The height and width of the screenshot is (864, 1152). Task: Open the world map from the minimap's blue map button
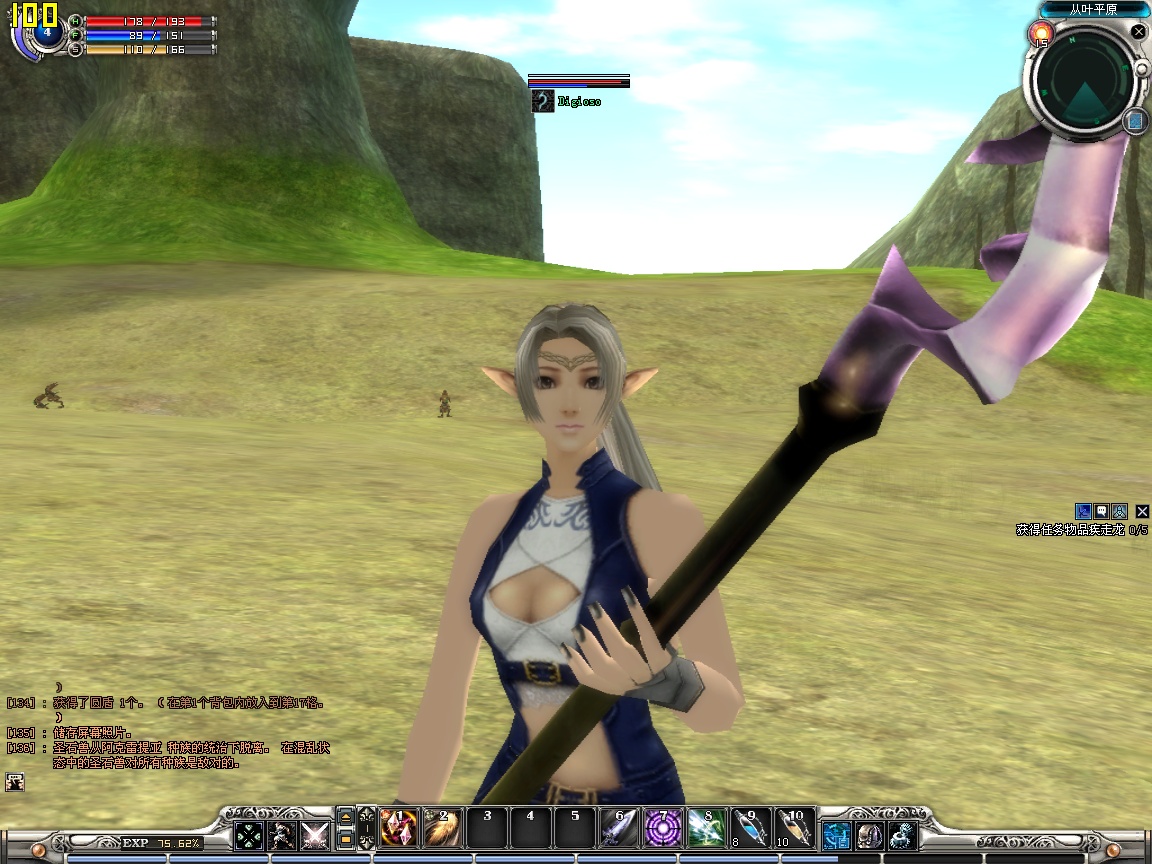(1134, 121)
